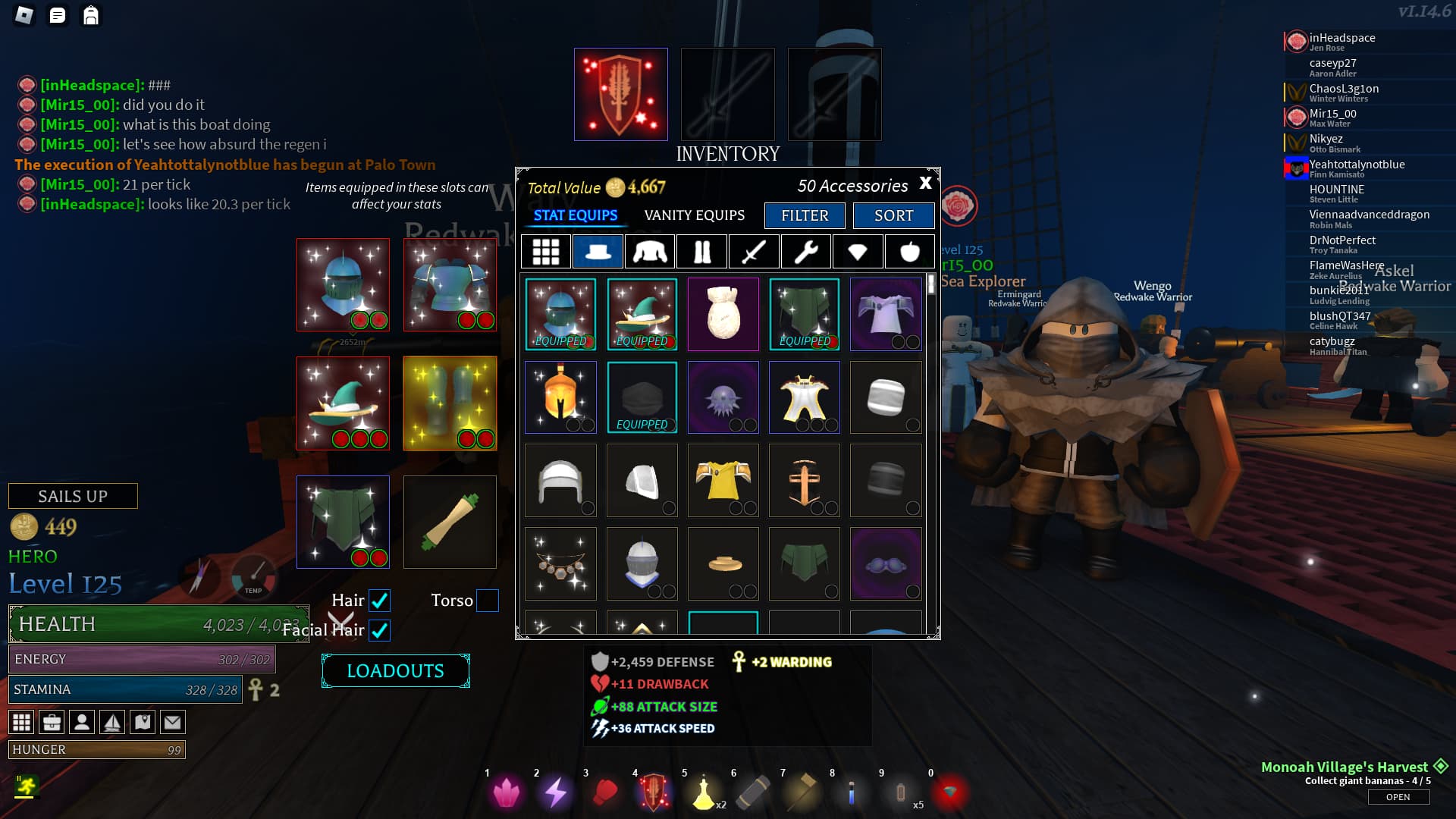Select the wrench tools category filter
Image resolution: width=1456 pixels, height=819 pixels.
(x=805, y=252)
